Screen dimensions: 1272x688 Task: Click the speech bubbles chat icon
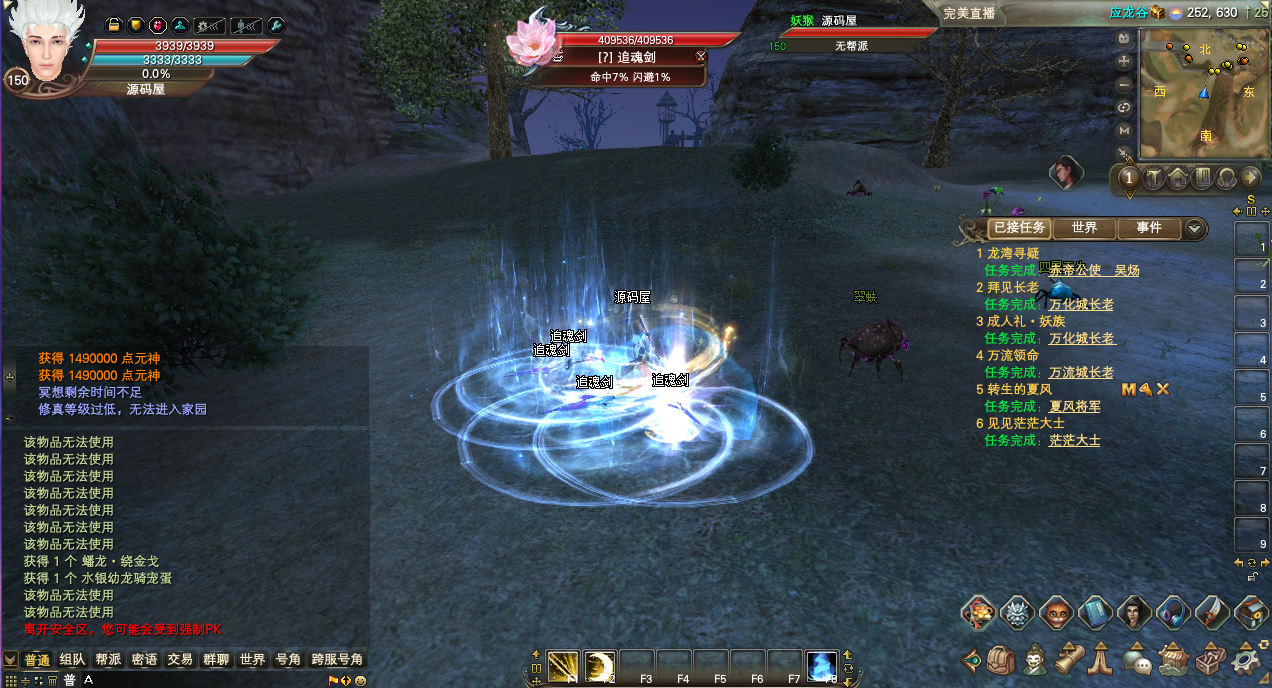(1135, 660)
